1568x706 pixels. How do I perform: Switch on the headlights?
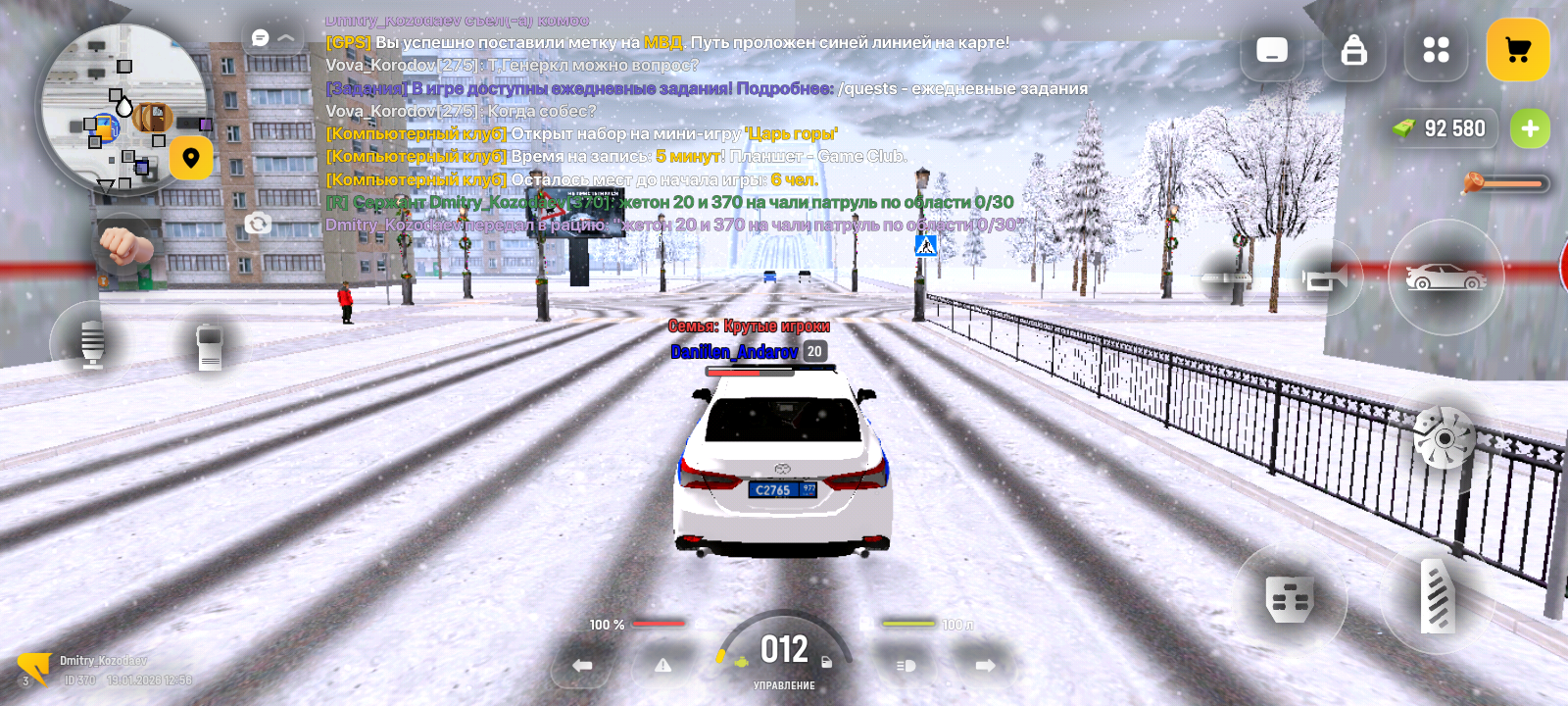pyautogui.click(x=906, y=666)
